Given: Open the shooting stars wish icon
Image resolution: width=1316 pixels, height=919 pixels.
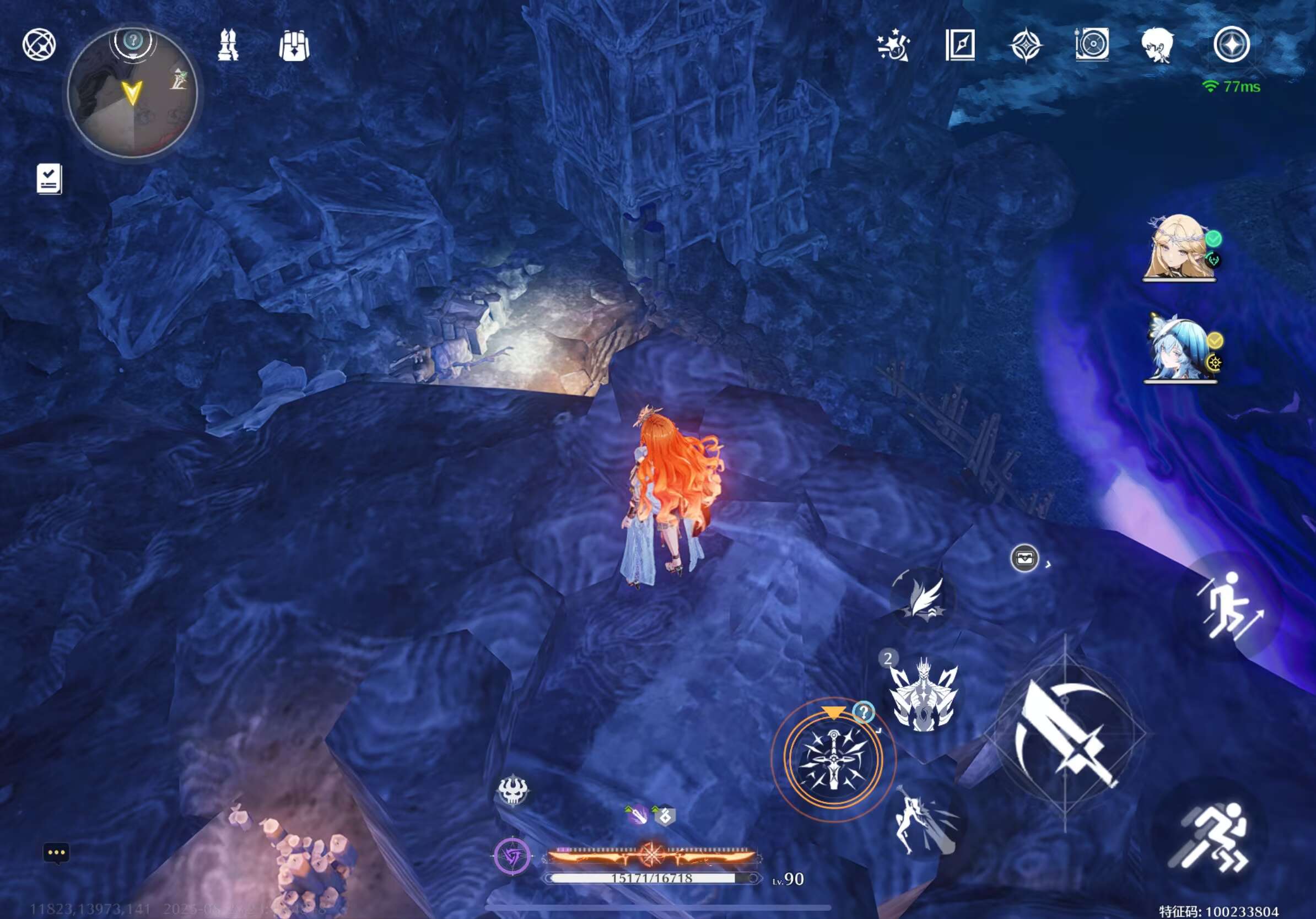Looking at the screenshot, I should pos(893,46).
